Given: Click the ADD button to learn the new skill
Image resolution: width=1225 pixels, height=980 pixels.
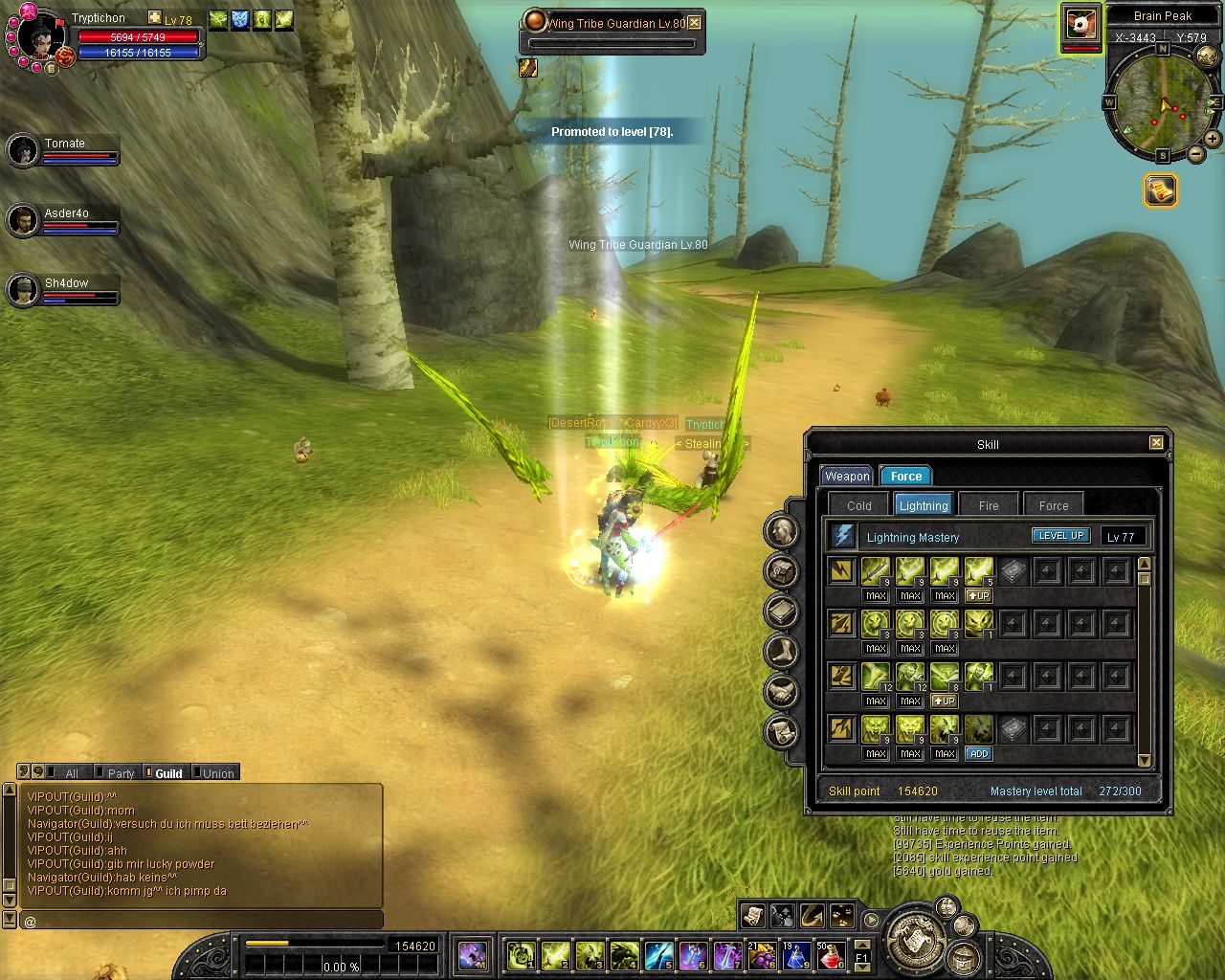Looking at the screenshot, I should coord(978,754).
